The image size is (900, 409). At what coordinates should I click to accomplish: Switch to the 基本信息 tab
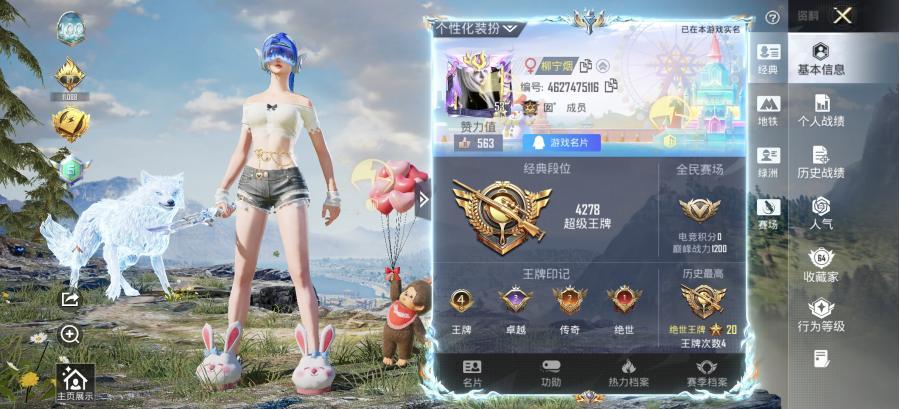coord(821,58)
